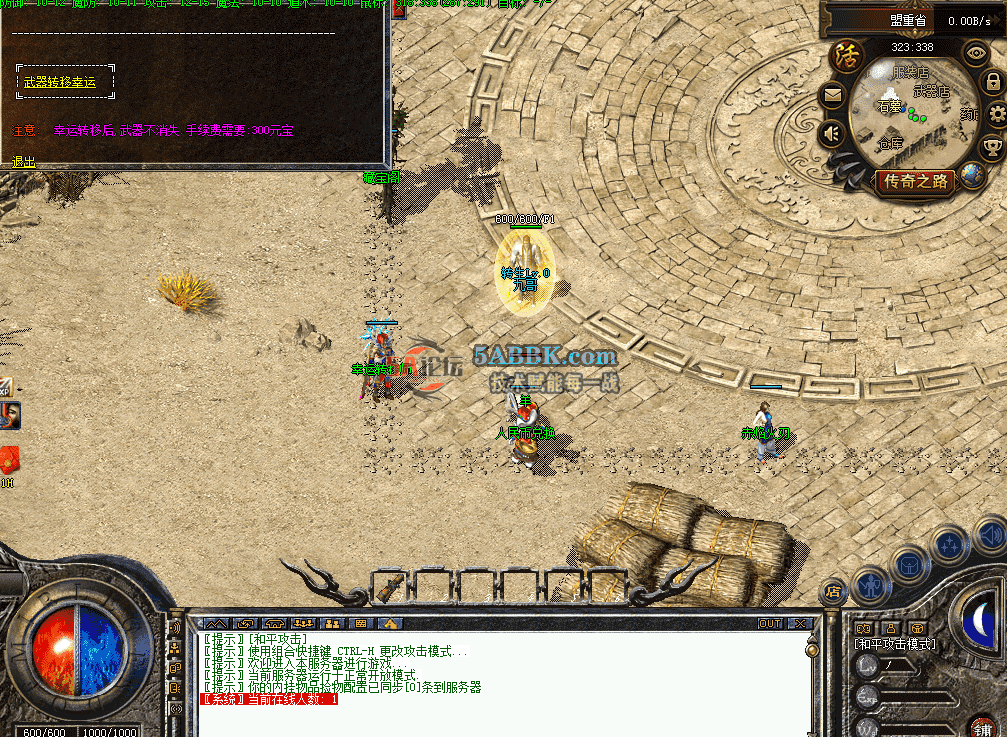Open the trophy ranking icon
This screenshot has width=1007, height=737.
992,149
